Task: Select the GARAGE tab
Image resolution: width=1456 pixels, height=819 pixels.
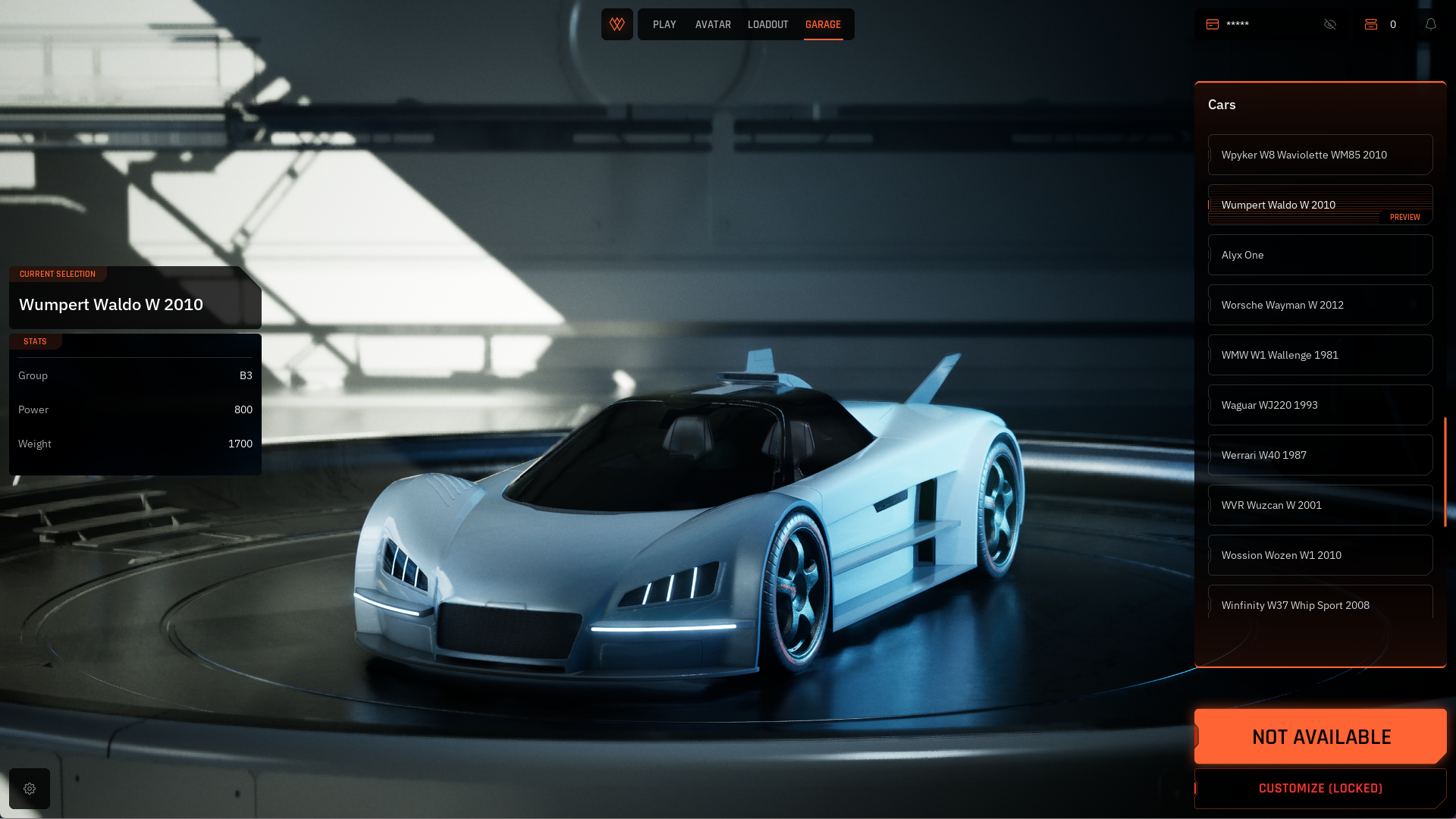Action: 823,25
